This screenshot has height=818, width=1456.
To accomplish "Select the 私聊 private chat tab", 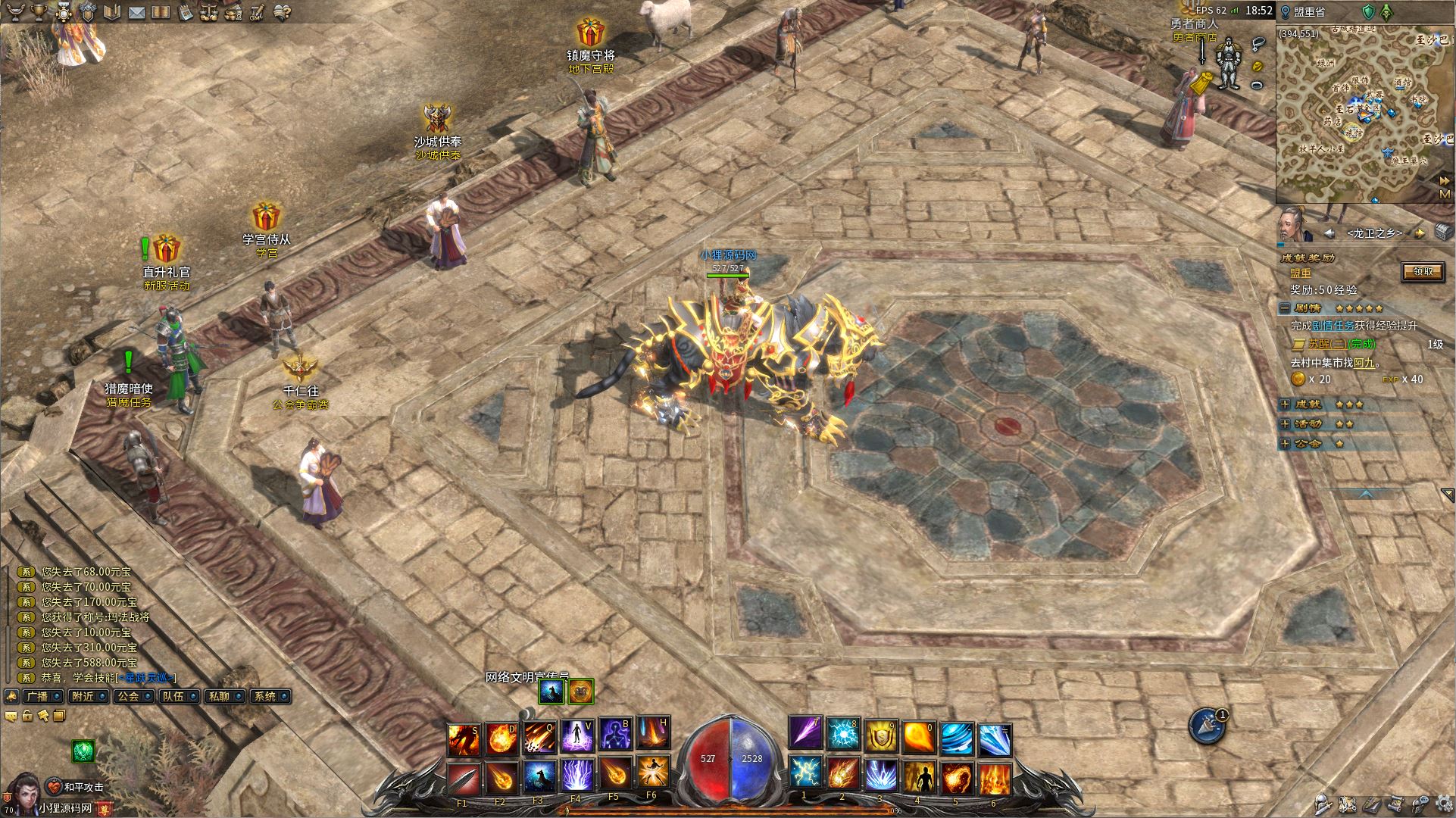I will (223, 696).
